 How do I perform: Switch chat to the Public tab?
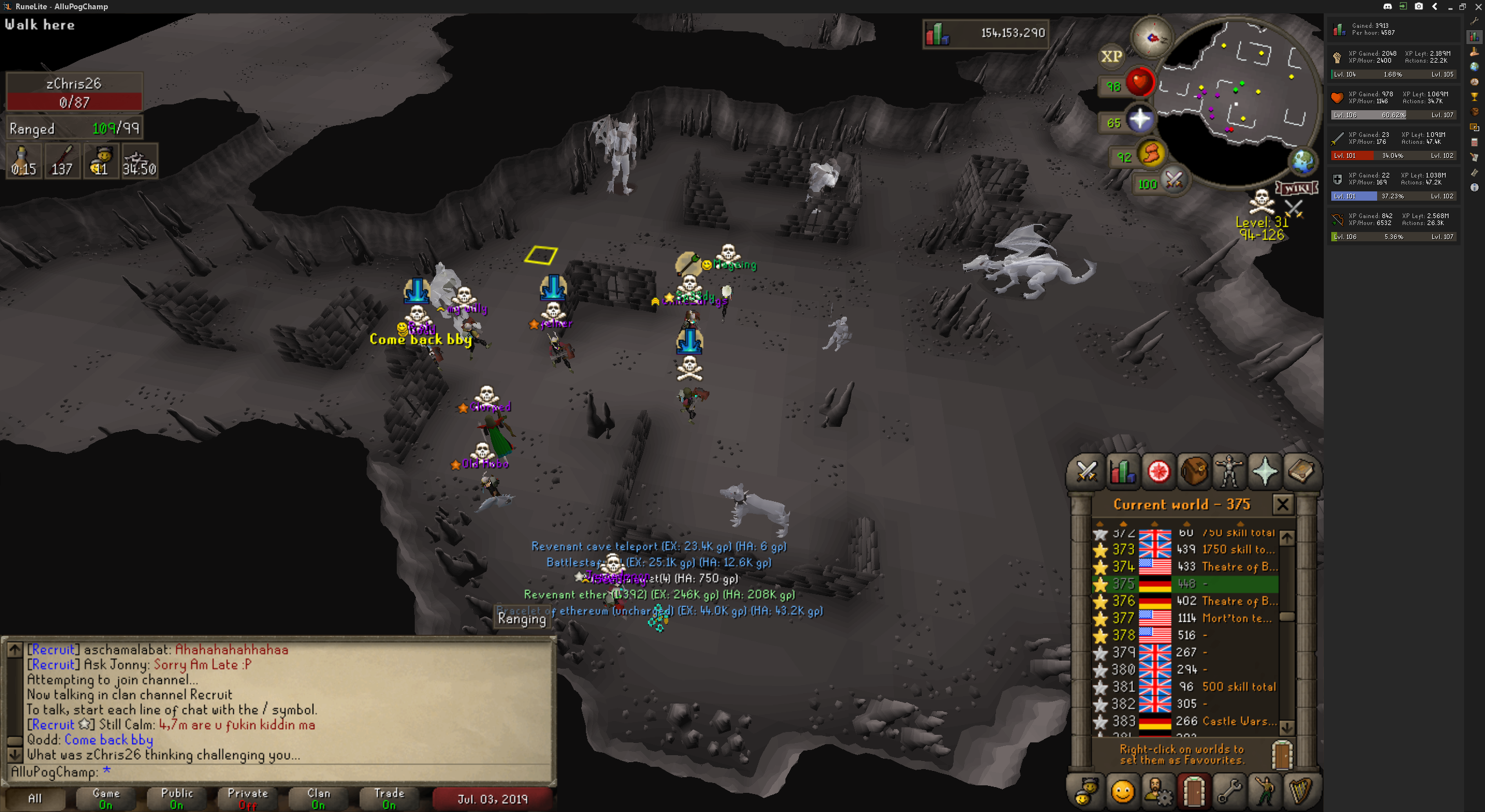click(x=177, y=798)
